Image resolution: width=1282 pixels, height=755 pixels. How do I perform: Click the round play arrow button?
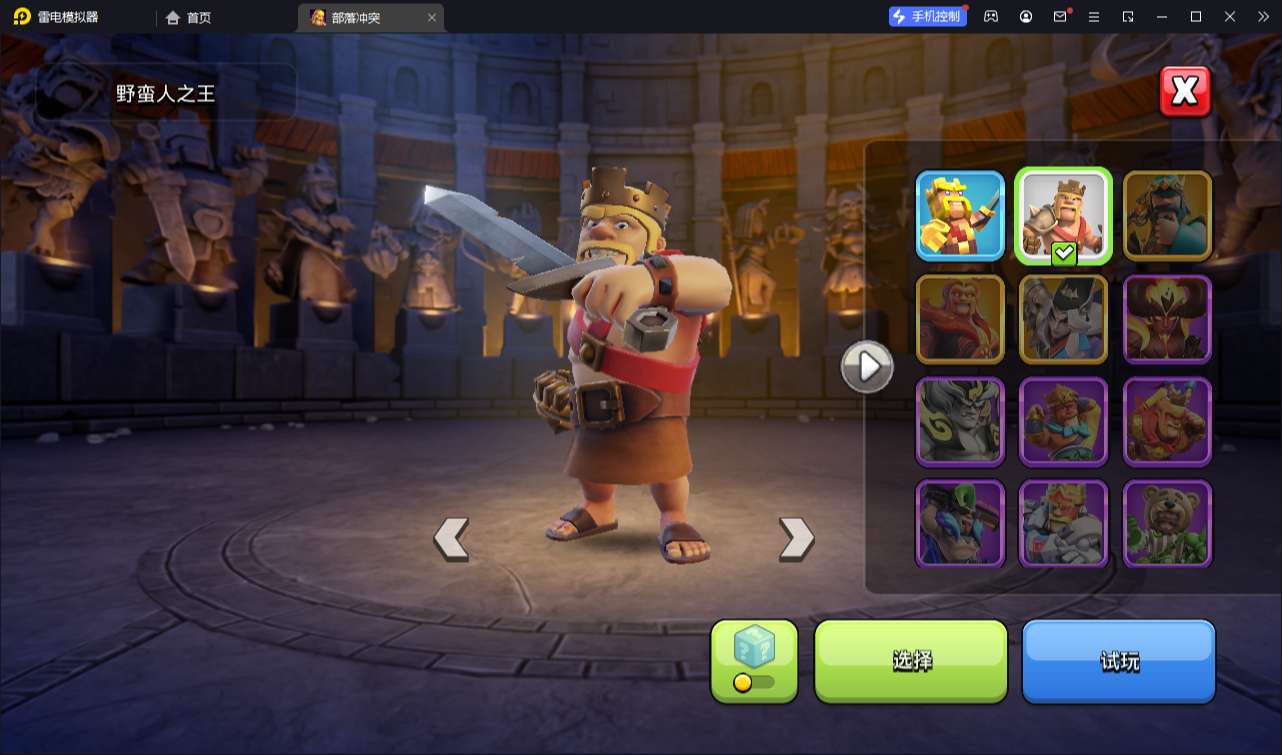pyautogui.click(x=867, y=367)
